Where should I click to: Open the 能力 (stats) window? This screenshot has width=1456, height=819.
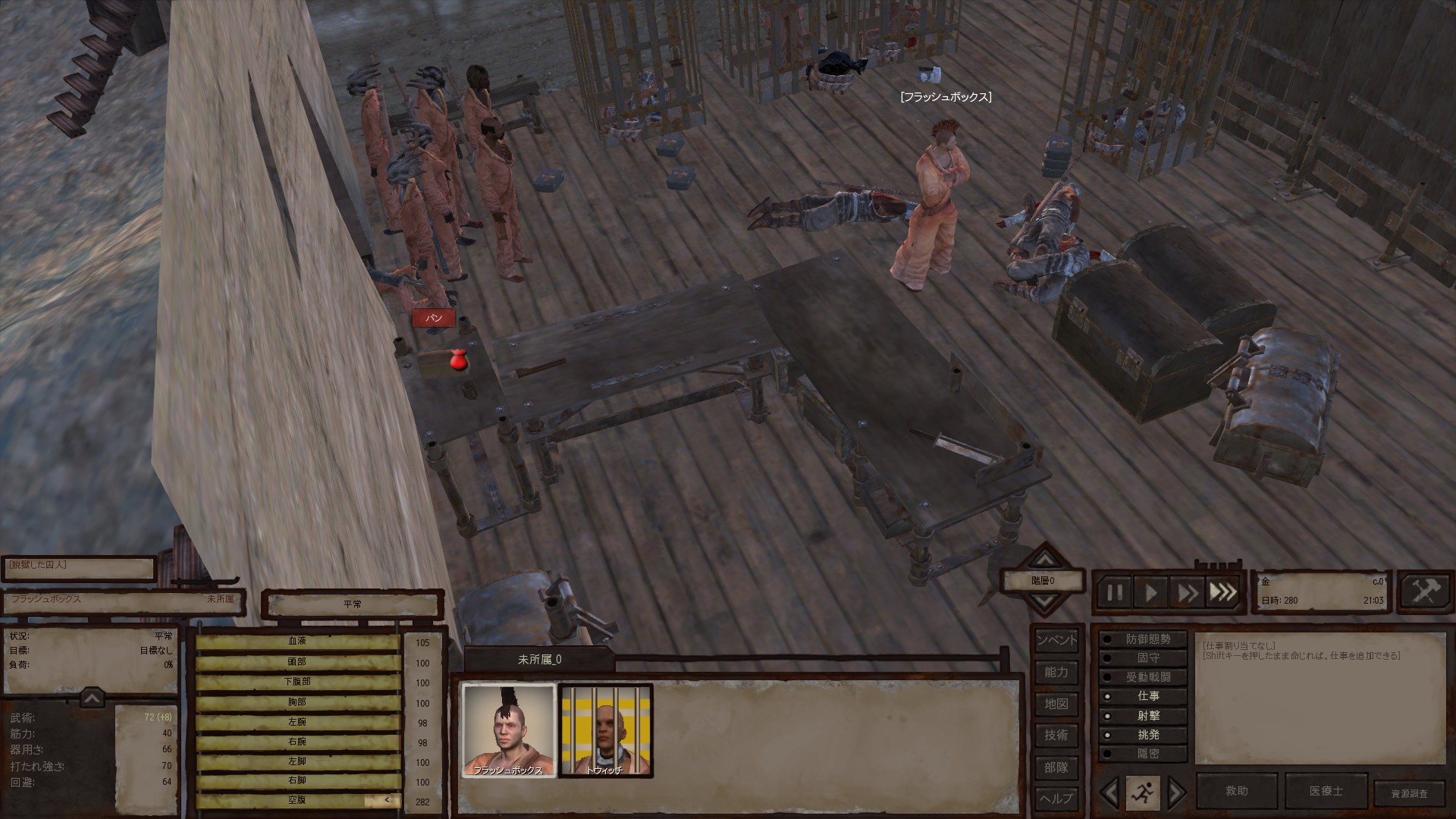pos(1056,672)
